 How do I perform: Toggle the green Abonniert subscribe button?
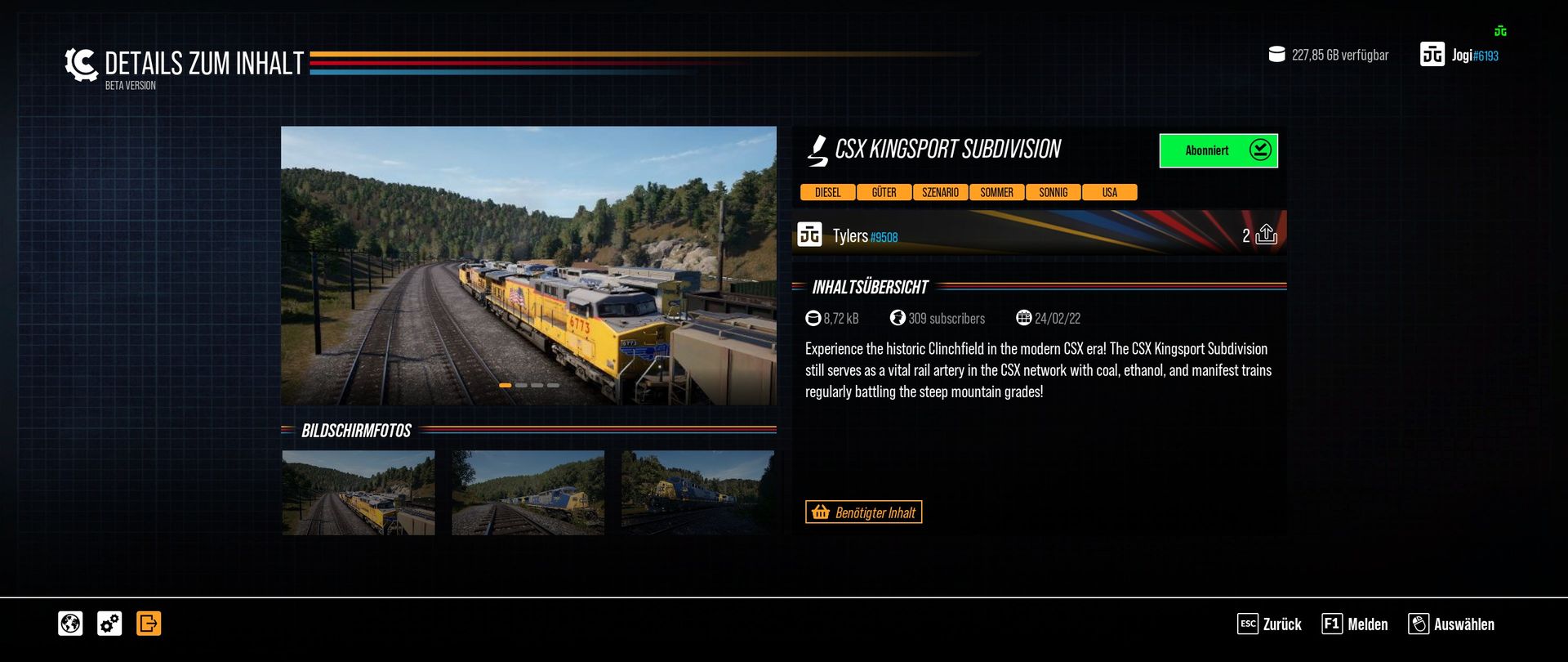point(1218,150)
